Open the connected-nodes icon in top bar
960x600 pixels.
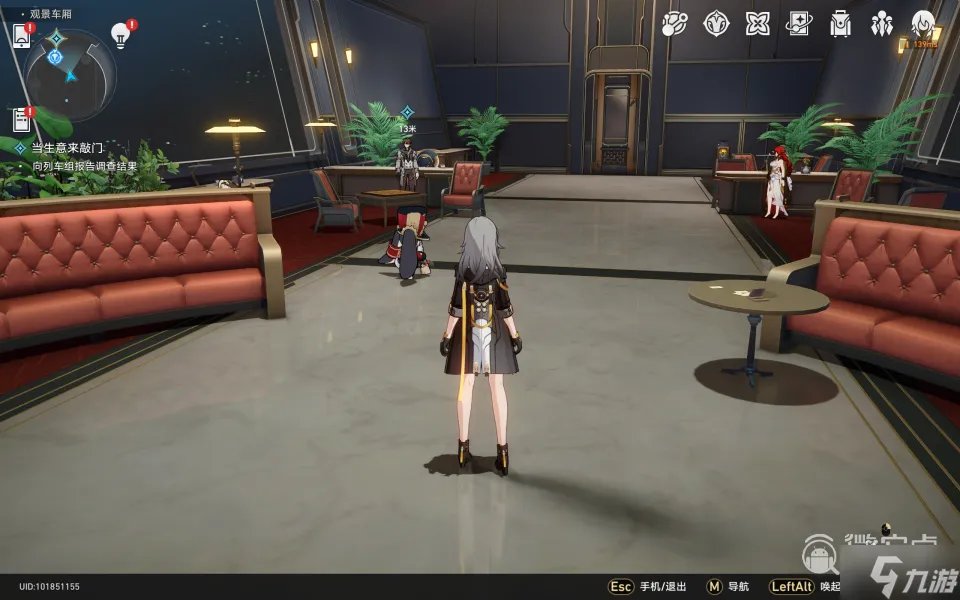tap(675, 24)
